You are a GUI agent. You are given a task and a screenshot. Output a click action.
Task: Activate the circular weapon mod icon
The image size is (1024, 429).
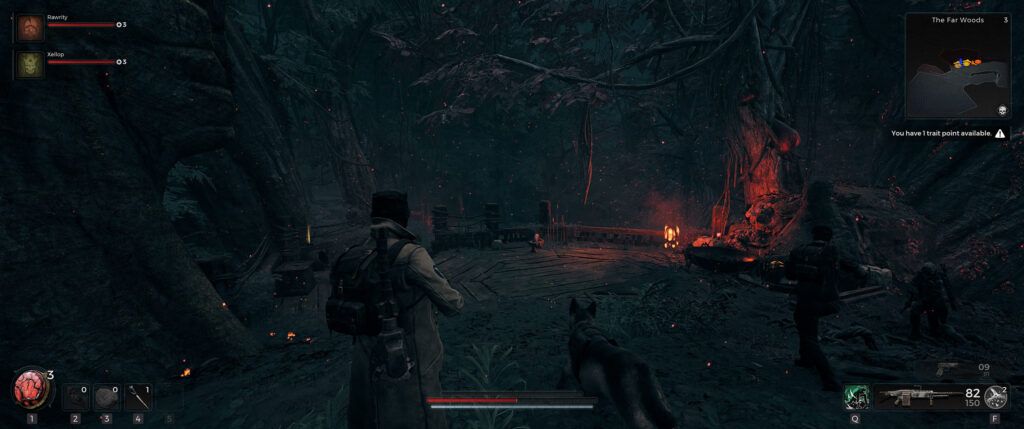tap(996, 396)
